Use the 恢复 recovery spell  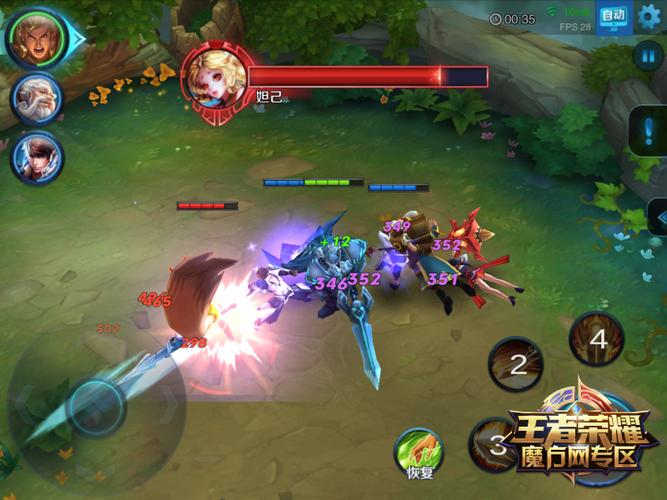coord(420,450)
